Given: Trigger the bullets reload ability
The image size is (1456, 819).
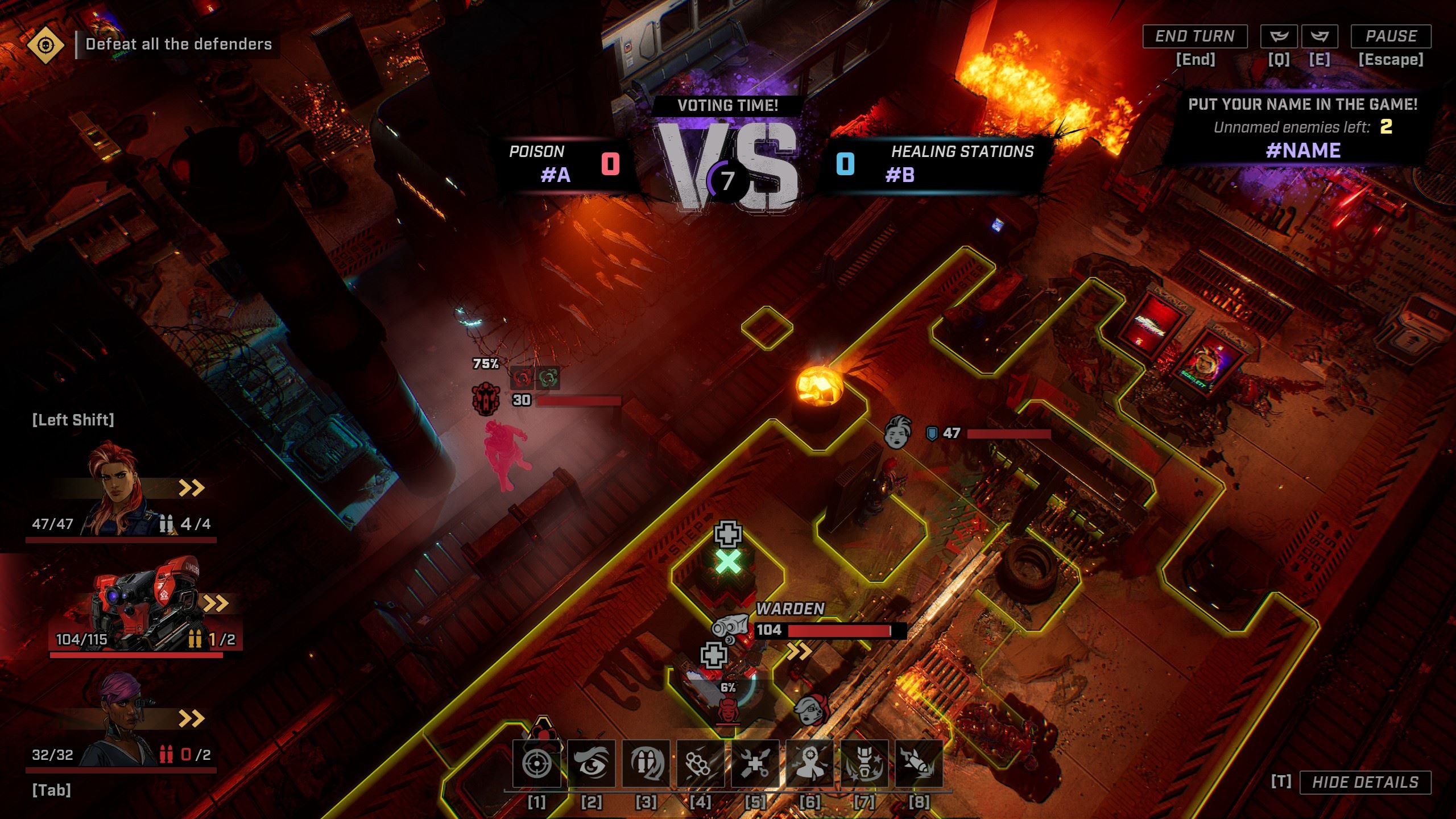Looking at the screenshot, I should (x=646, y=763).
